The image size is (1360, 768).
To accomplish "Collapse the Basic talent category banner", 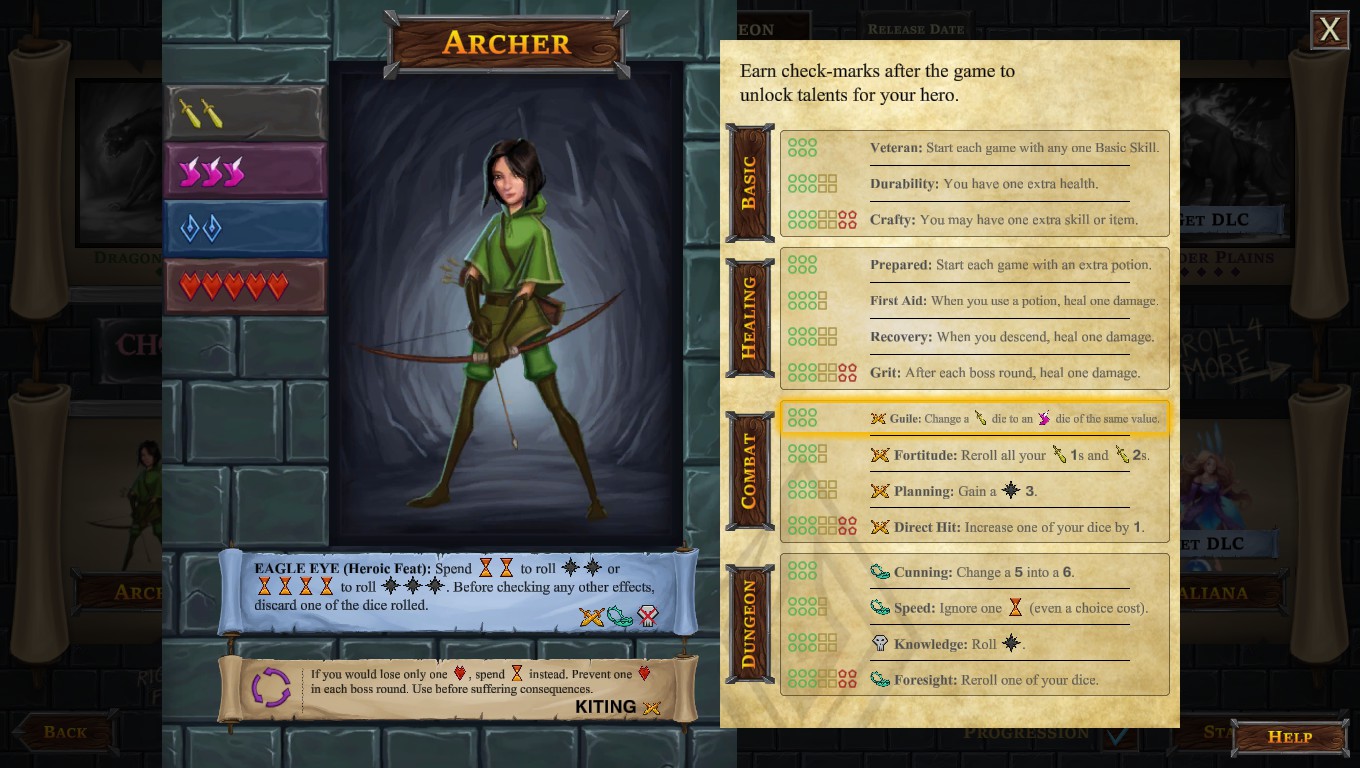I will tap(750, 182).
